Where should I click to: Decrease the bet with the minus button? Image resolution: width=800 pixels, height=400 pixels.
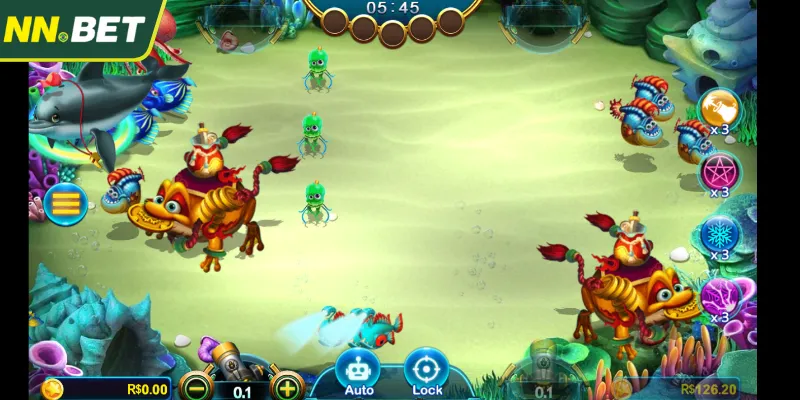click(x=195, y=389)
